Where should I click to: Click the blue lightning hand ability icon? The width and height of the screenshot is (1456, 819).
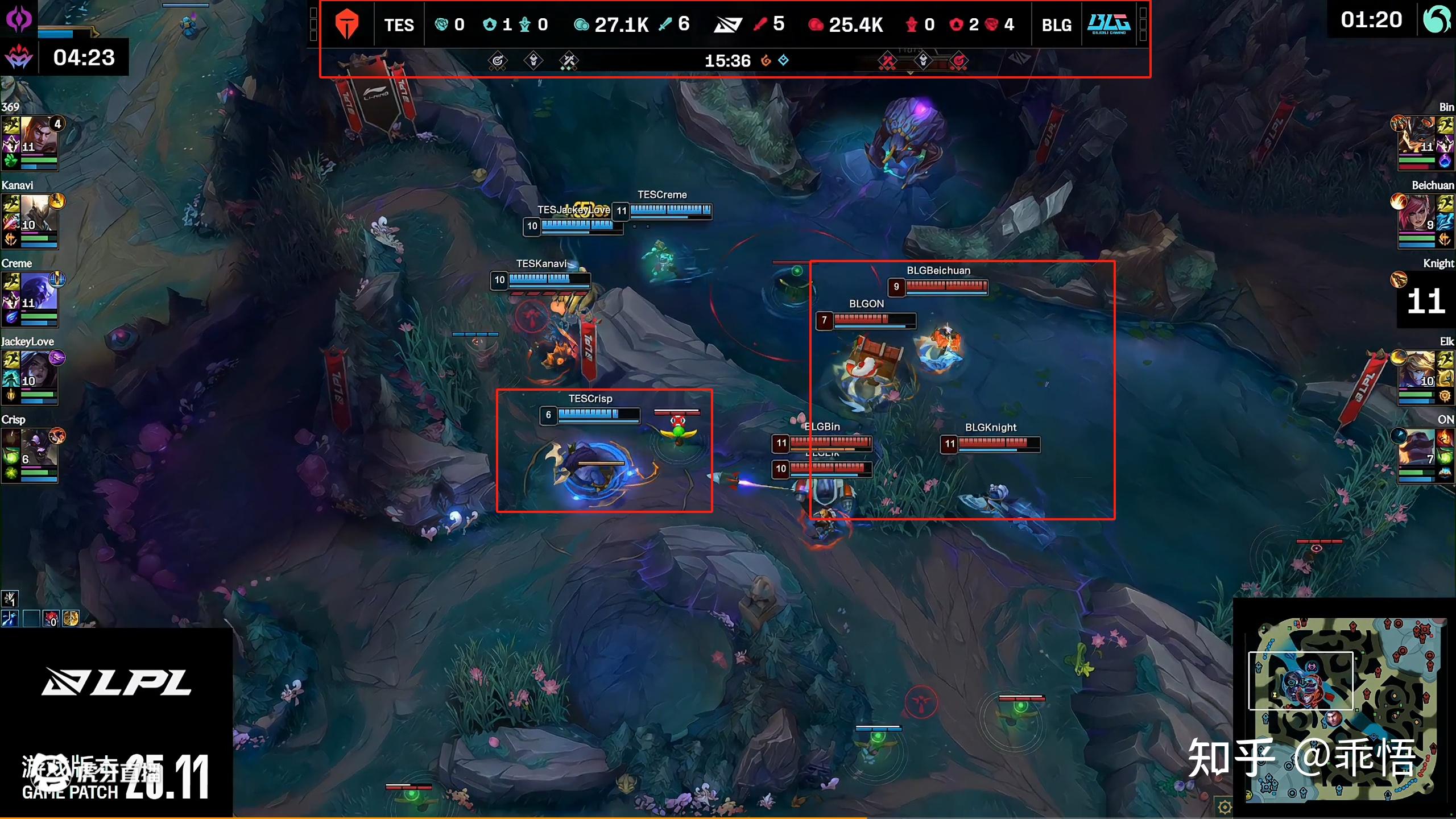point(10,618)
